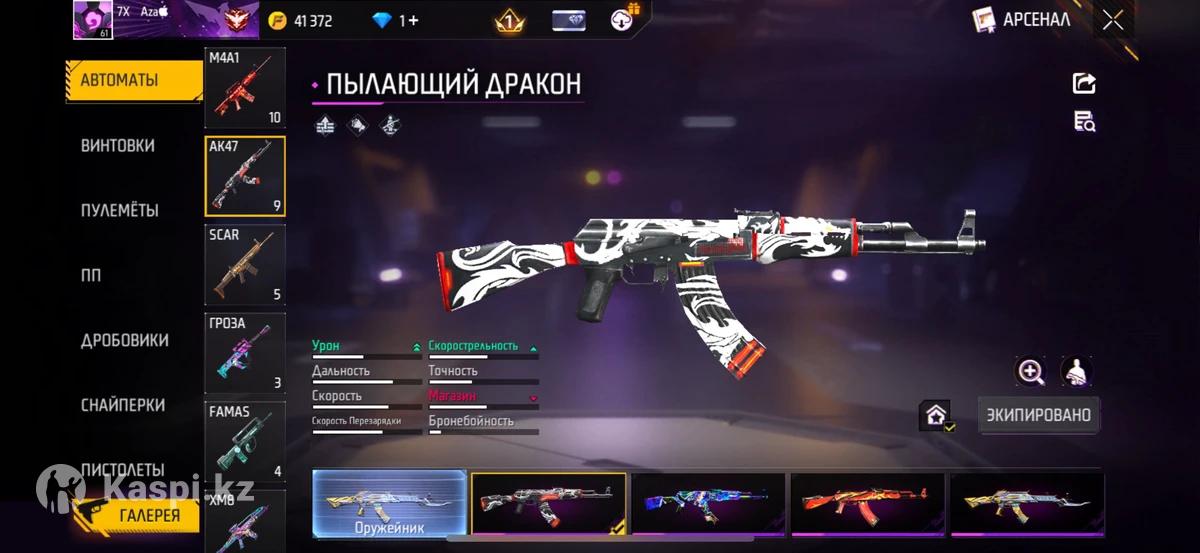Choose the Снайперки category

point(123,406)
